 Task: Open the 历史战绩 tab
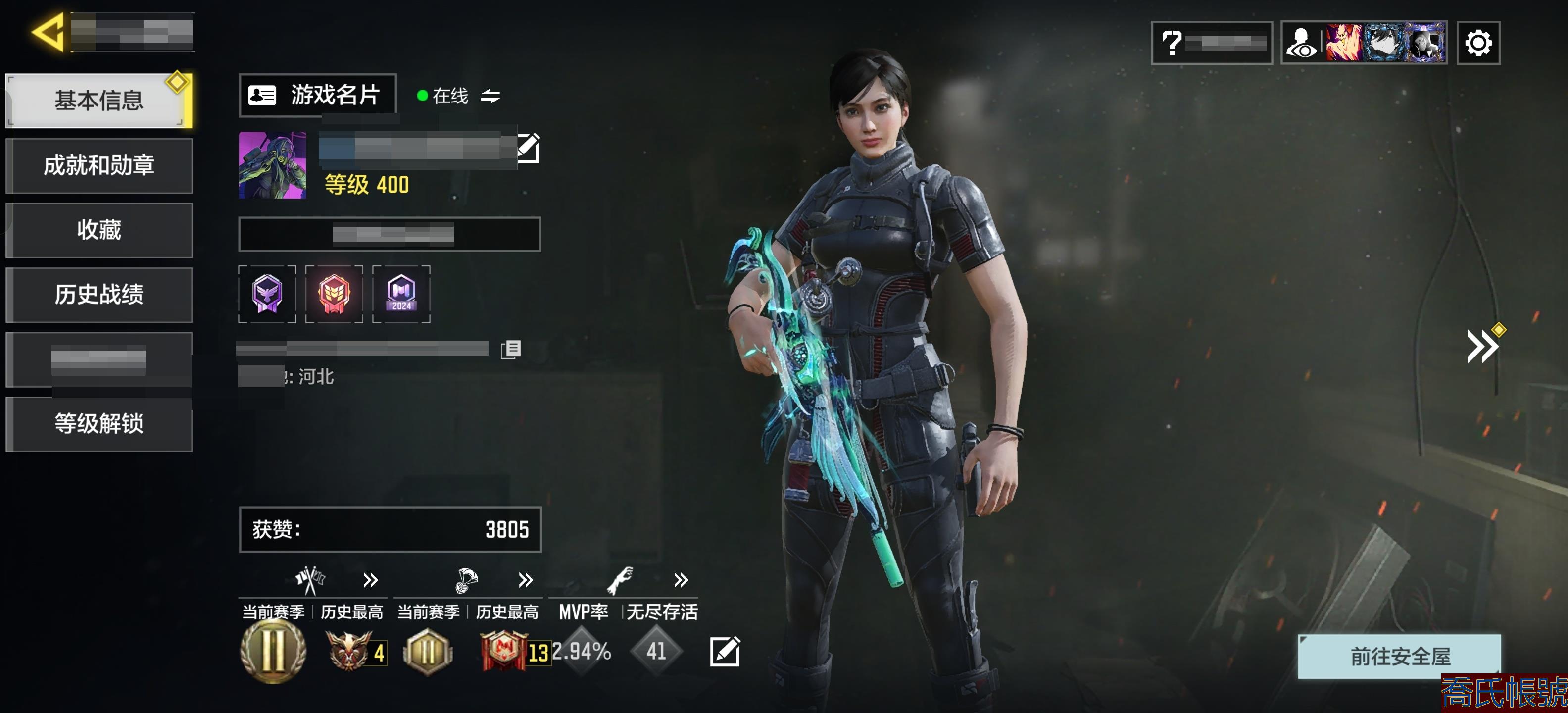tap(98, 295)
